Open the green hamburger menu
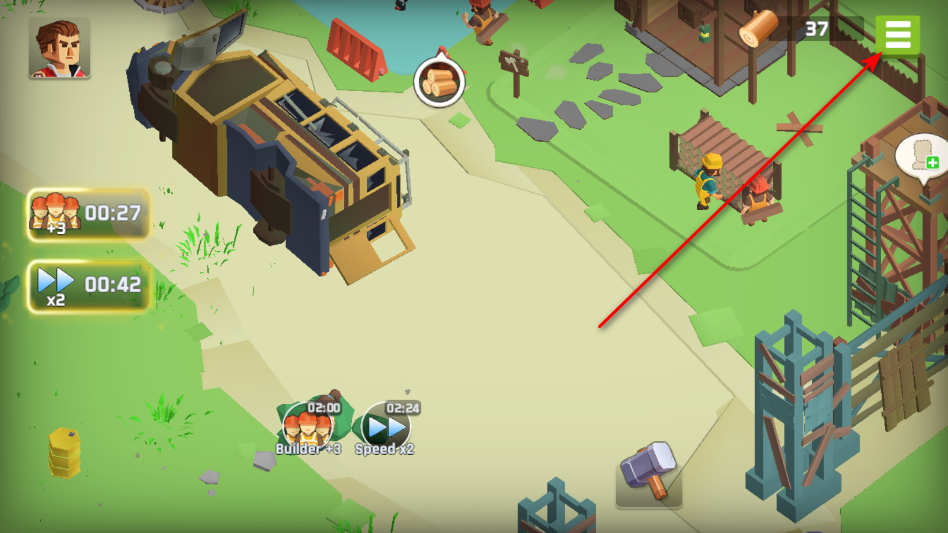Screen dimensions: 948x533 (x=897, y=35)
